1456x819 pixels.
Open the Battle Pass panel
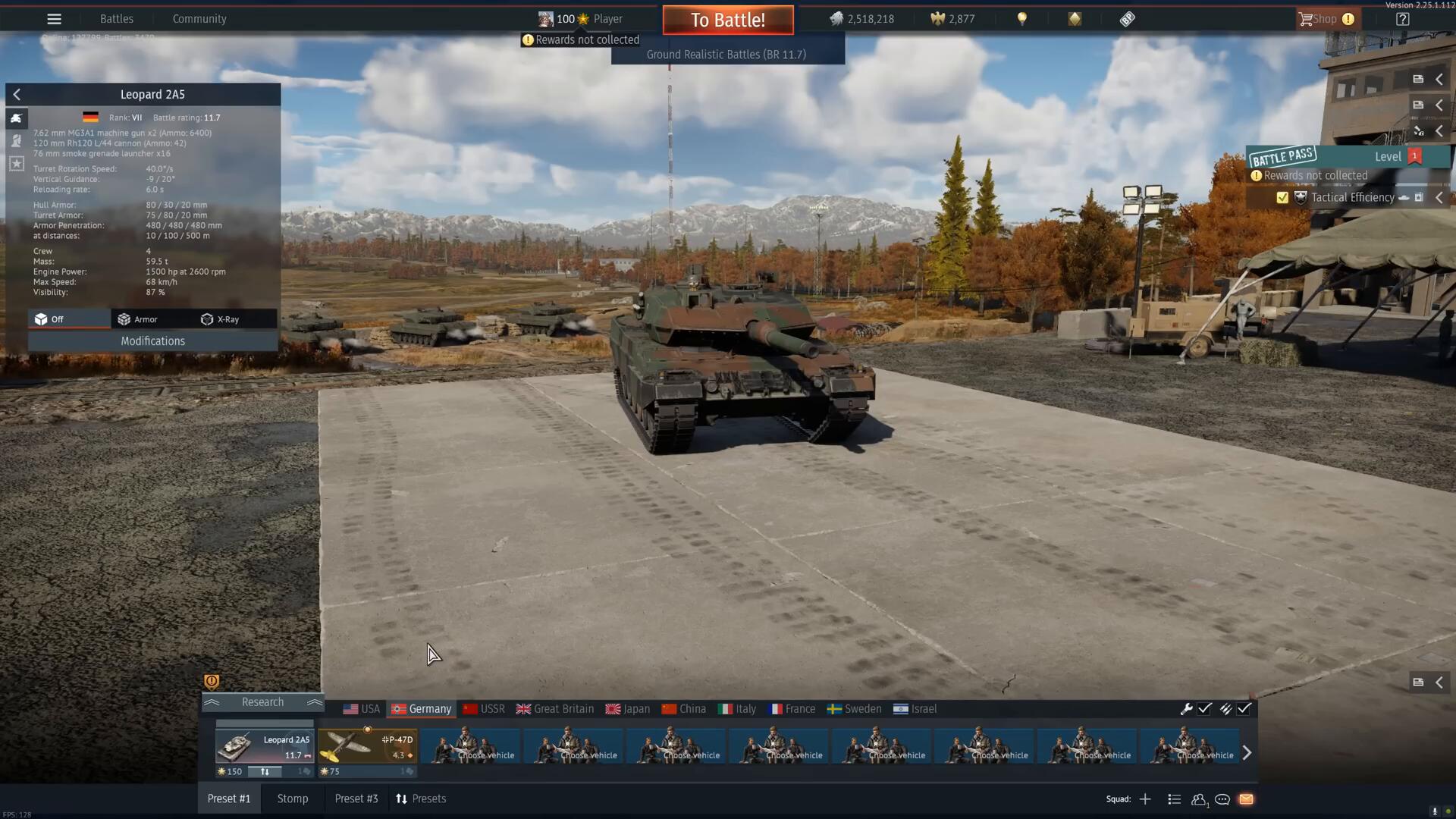point(1283,157)
